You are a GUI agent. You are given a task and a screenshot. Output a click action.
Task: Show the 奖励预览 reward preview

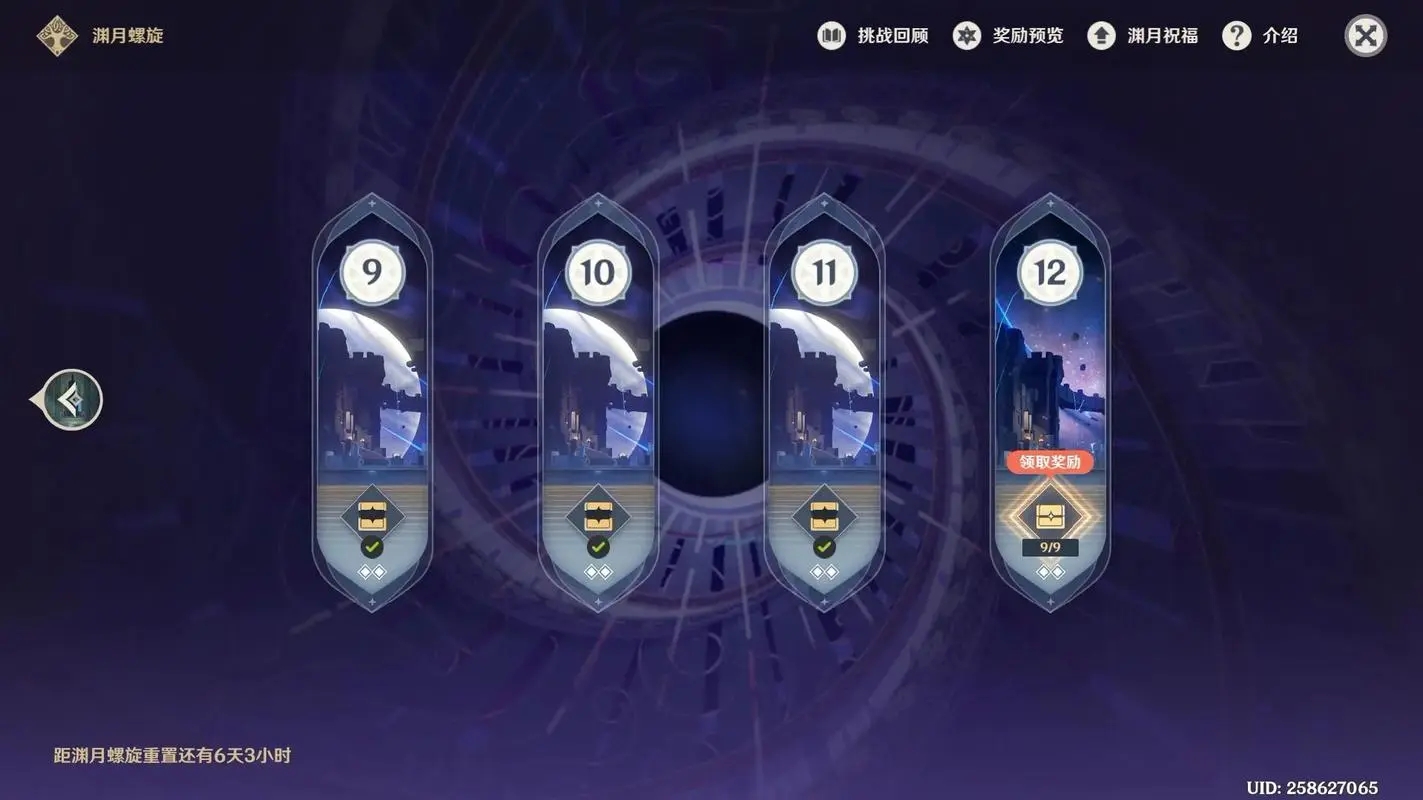point(1008,36)
